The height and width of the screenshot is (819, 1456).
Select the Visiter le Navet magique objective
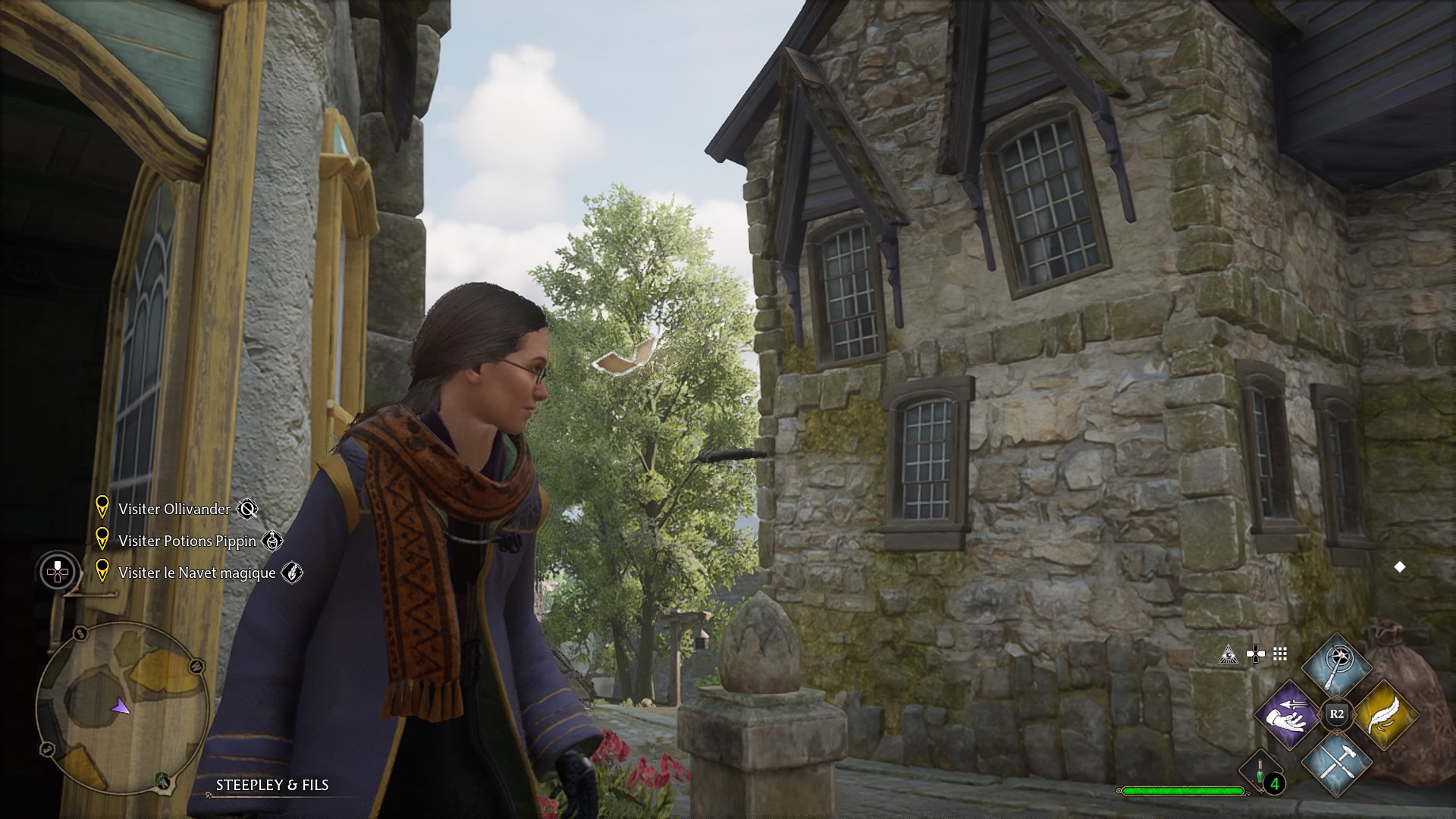(197, 573)
